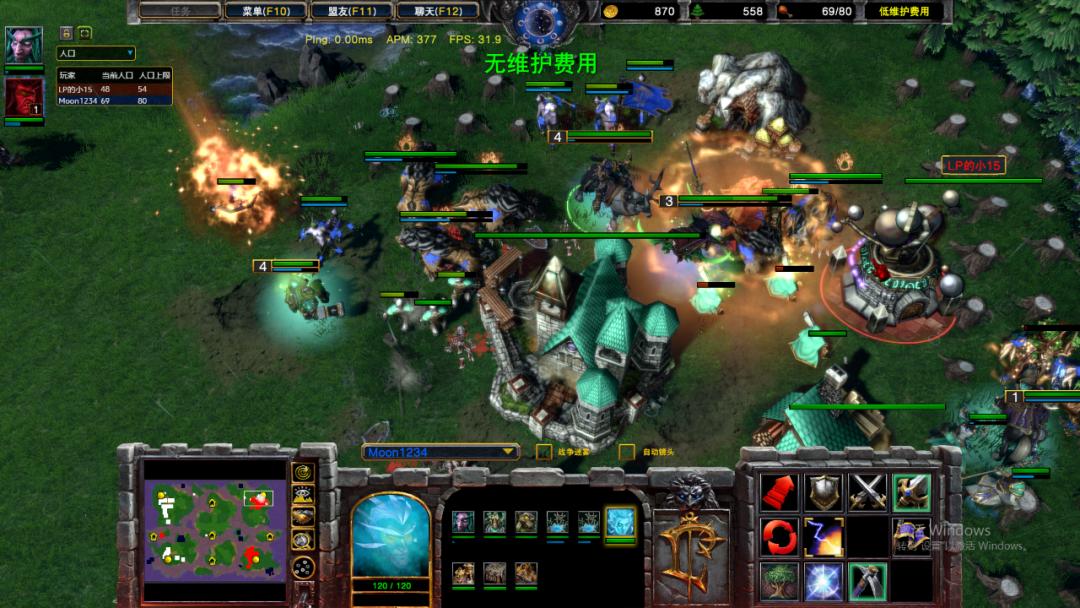The image size is (1080, 608).
Task: Open the Moon1234 player dropdown
Action: [440, 452]
